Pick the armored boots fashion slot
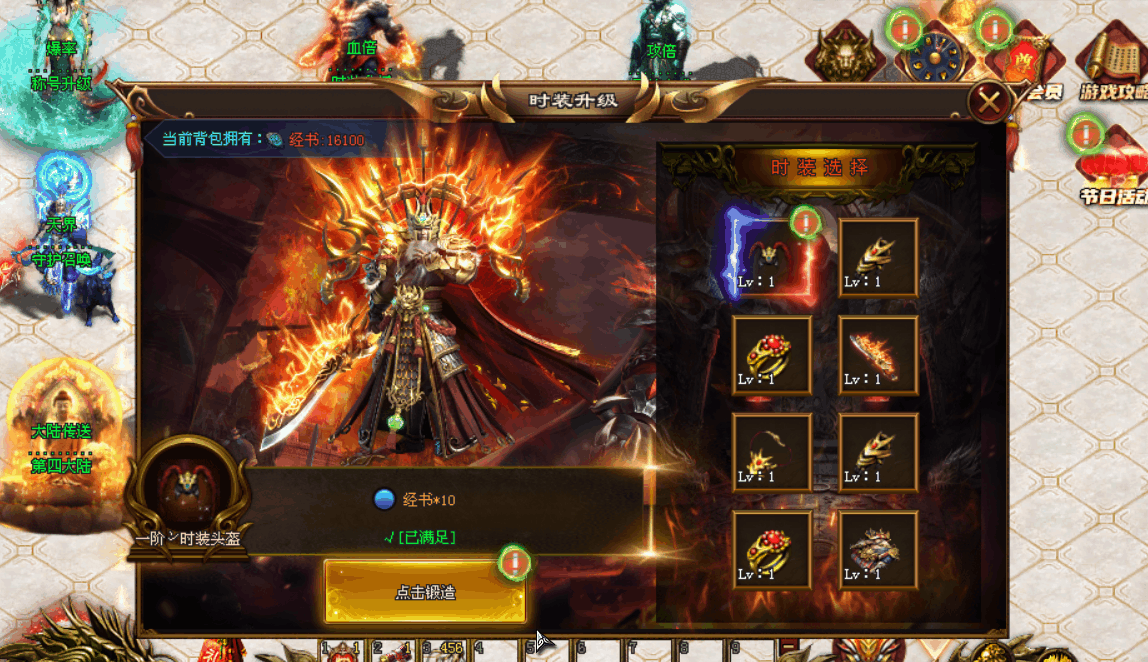 pos(878,549)
